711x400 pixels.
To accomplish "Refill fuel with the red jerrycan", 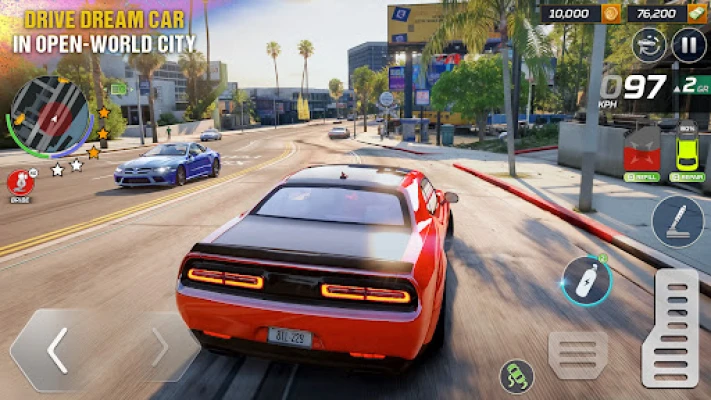I will [x=642, y=153].
